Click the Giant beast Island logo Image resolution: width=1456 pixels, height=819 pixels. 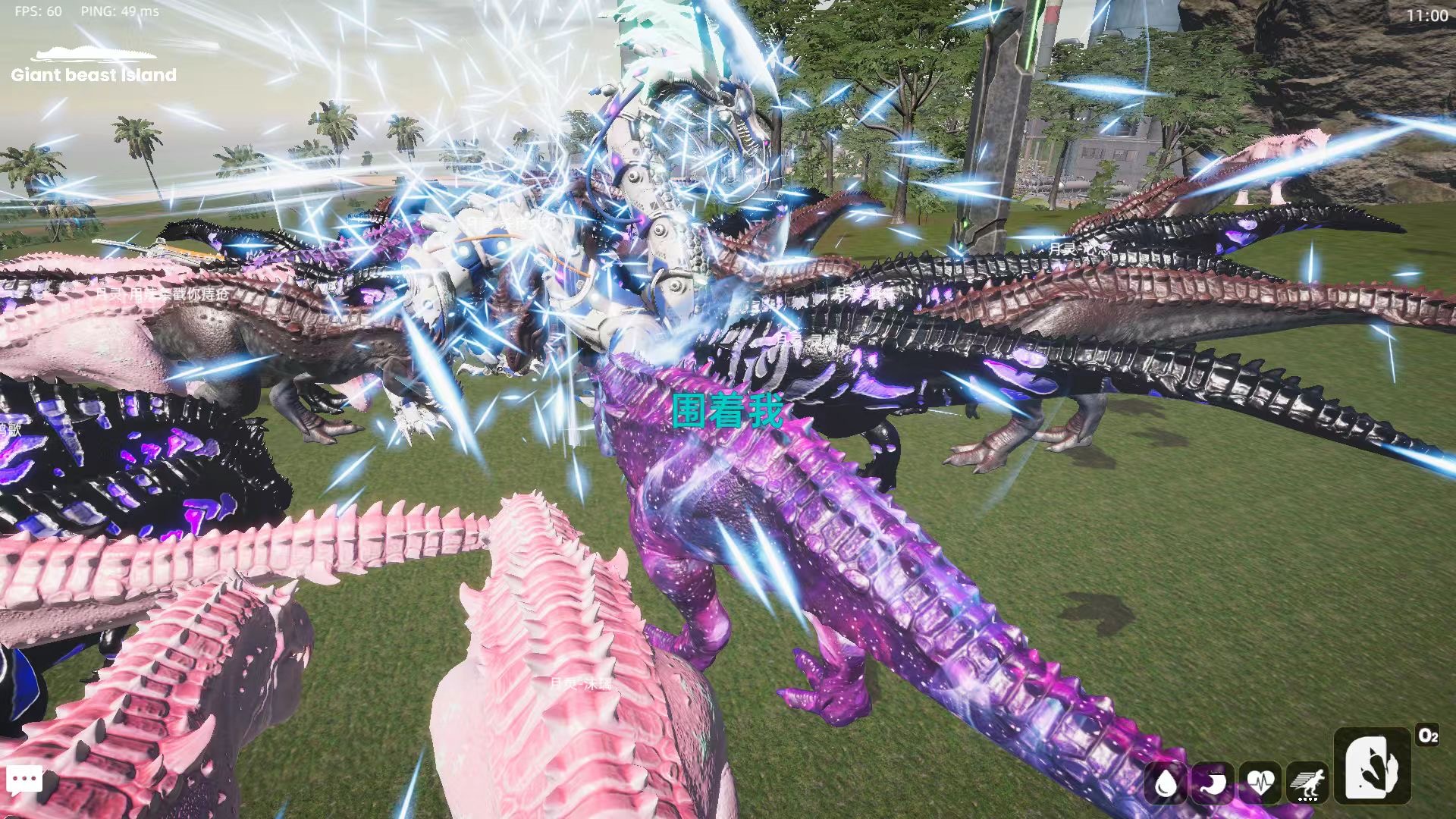94,66
